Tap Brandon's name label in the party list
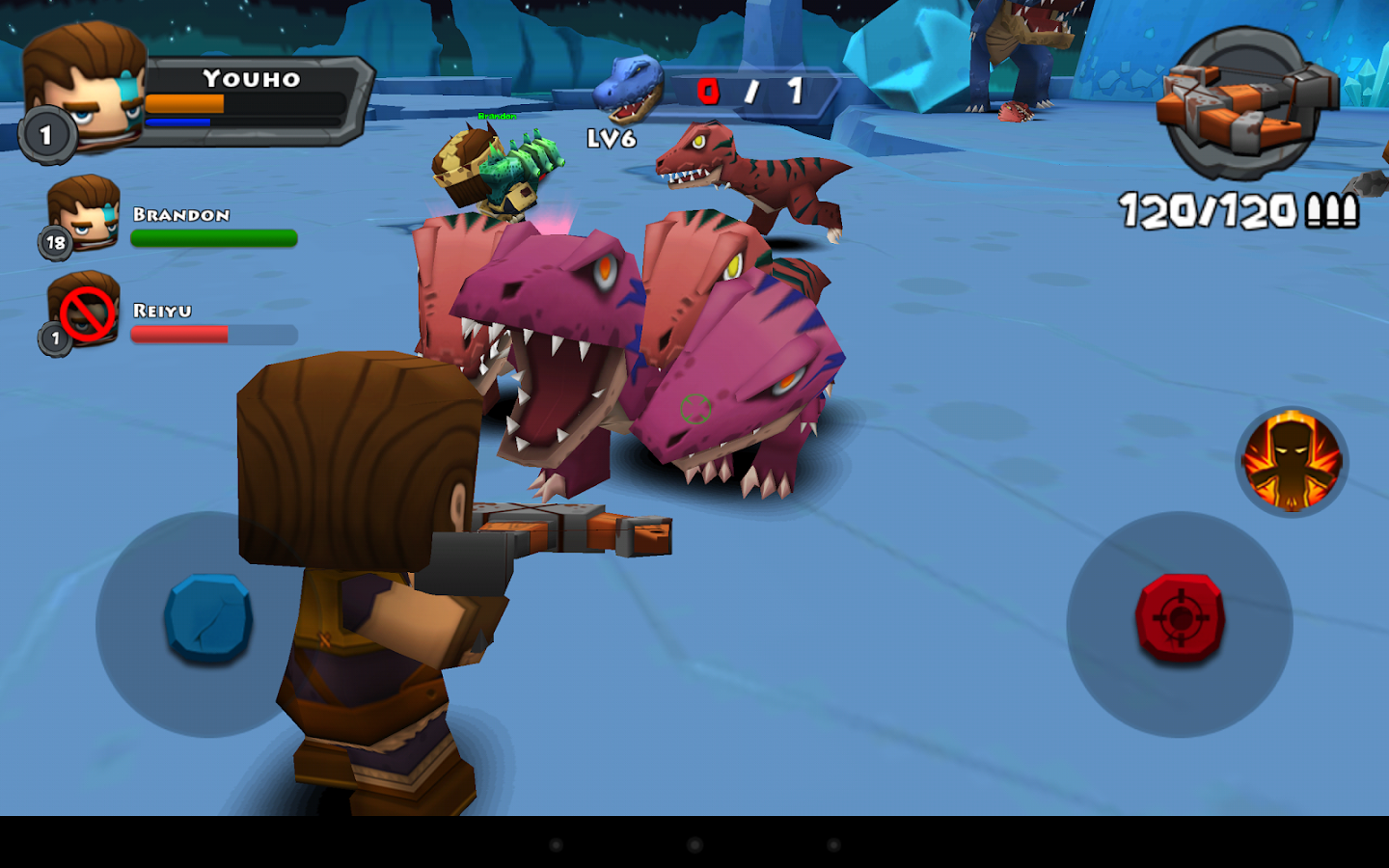 click(180, 216)
